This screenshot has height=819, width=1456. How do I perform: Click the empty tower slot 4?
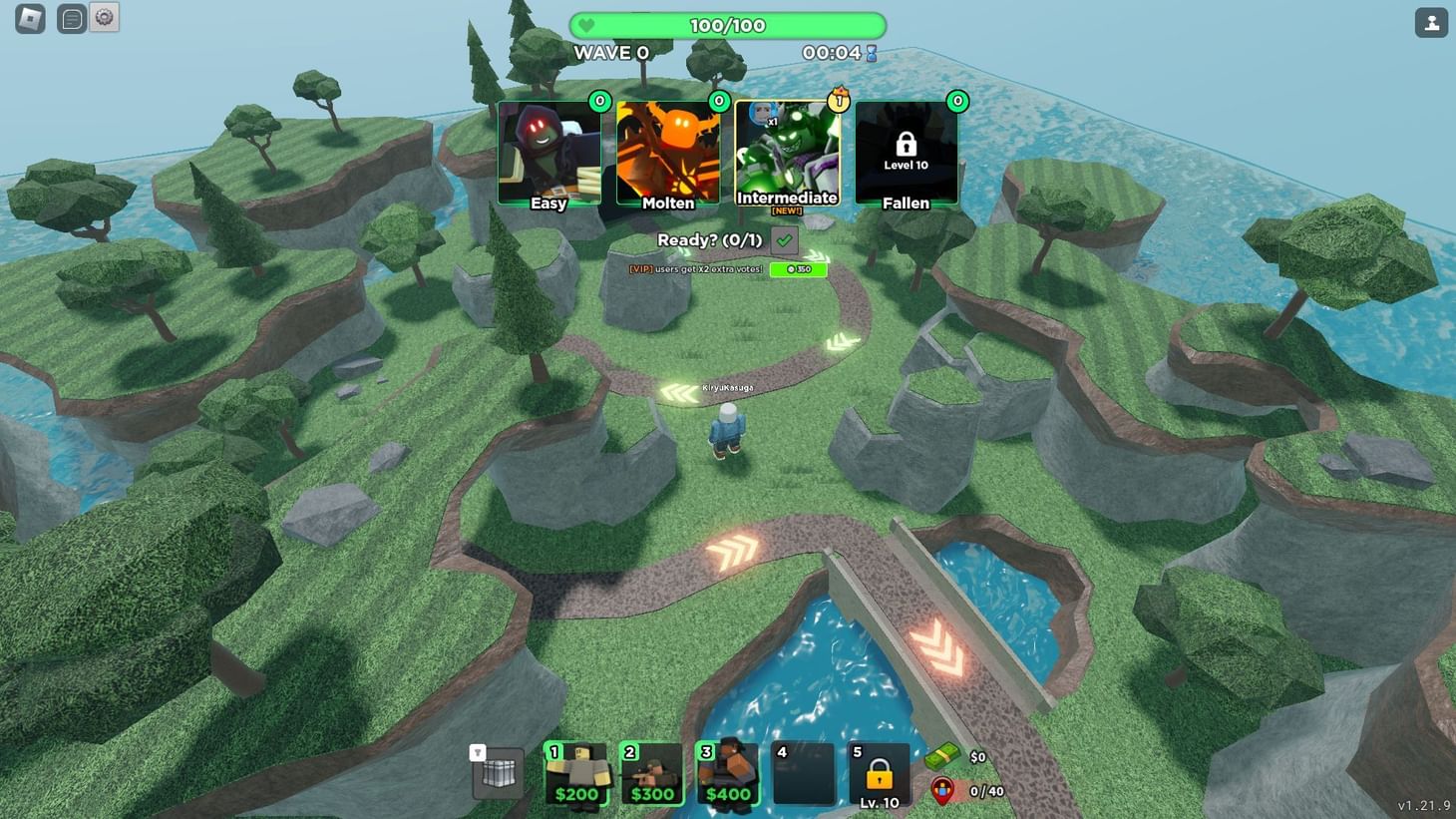pos(804,773)
